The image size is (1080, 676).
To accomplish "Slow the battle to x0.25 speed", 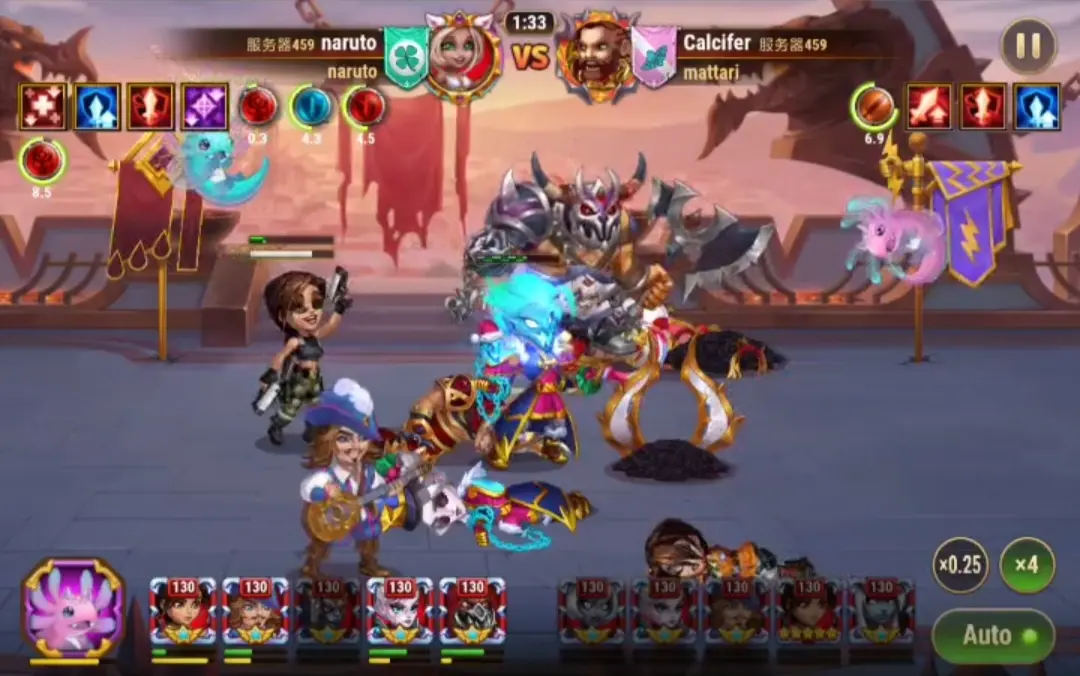I will [x=961, y=565].
